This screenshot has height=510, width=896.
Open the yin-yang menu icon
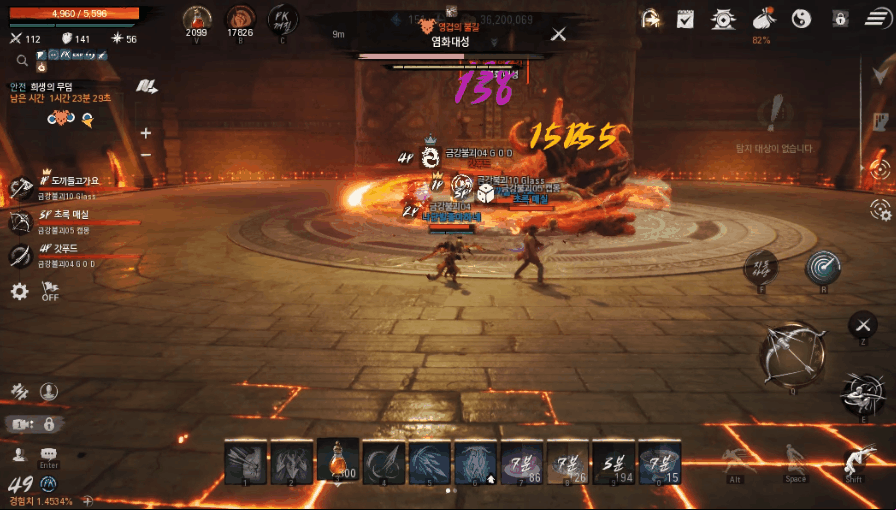tap(801, 18)
